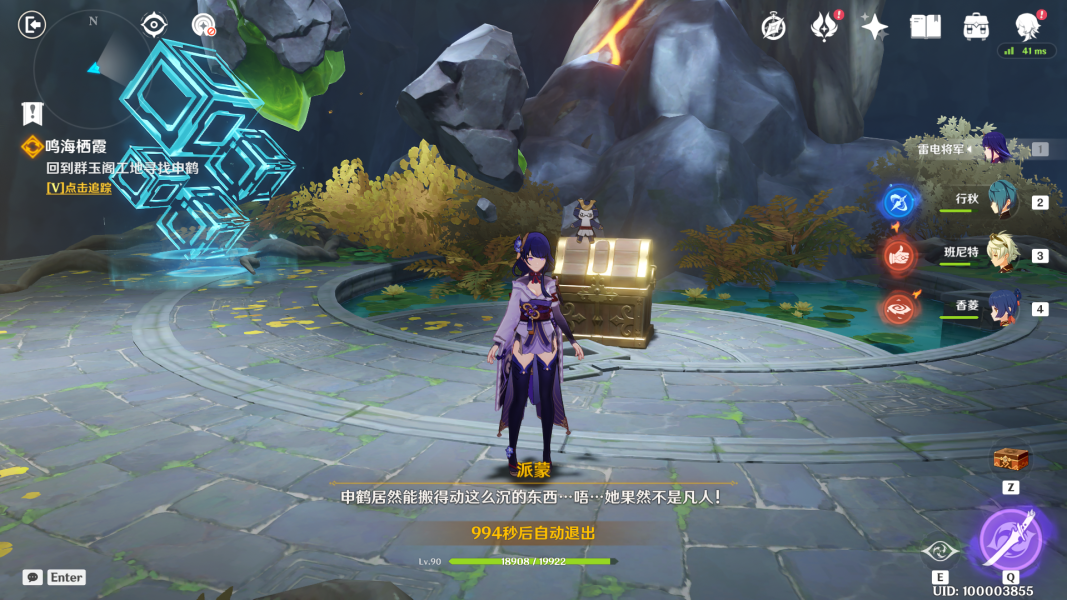Select the 鸣海栖霞 quest tracker
The height and width of the screenshot is (600, 1067).
click(x=75, y=147)
